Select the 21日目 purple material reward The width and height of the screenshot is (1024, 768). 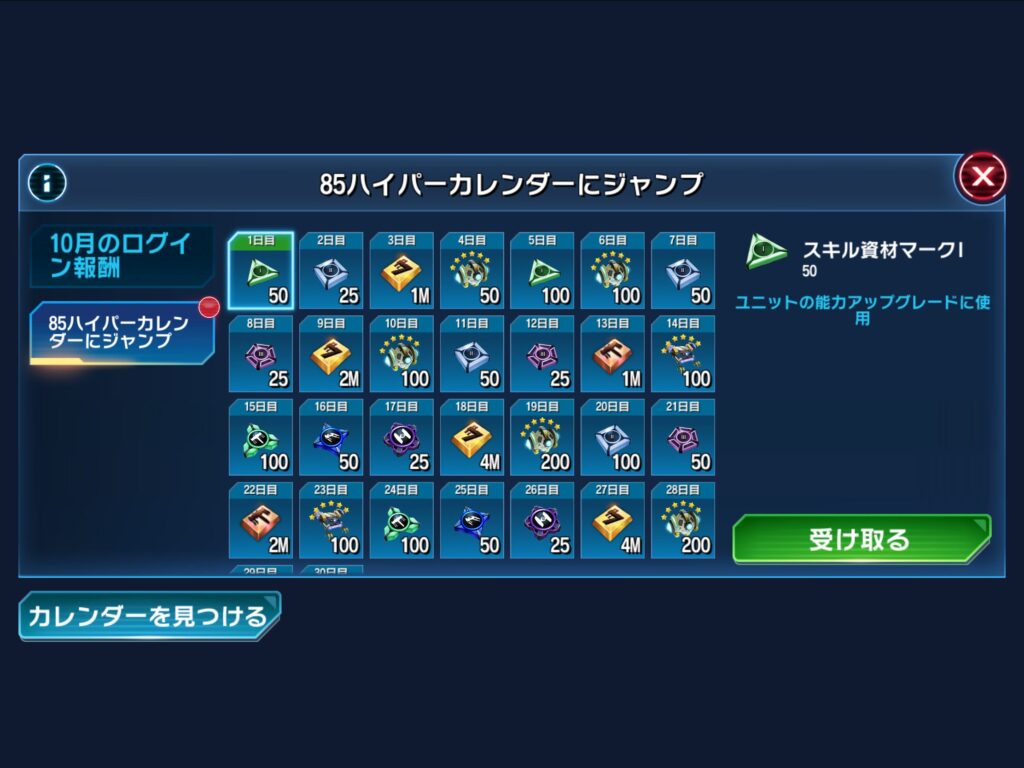click(x=683, y=438)
